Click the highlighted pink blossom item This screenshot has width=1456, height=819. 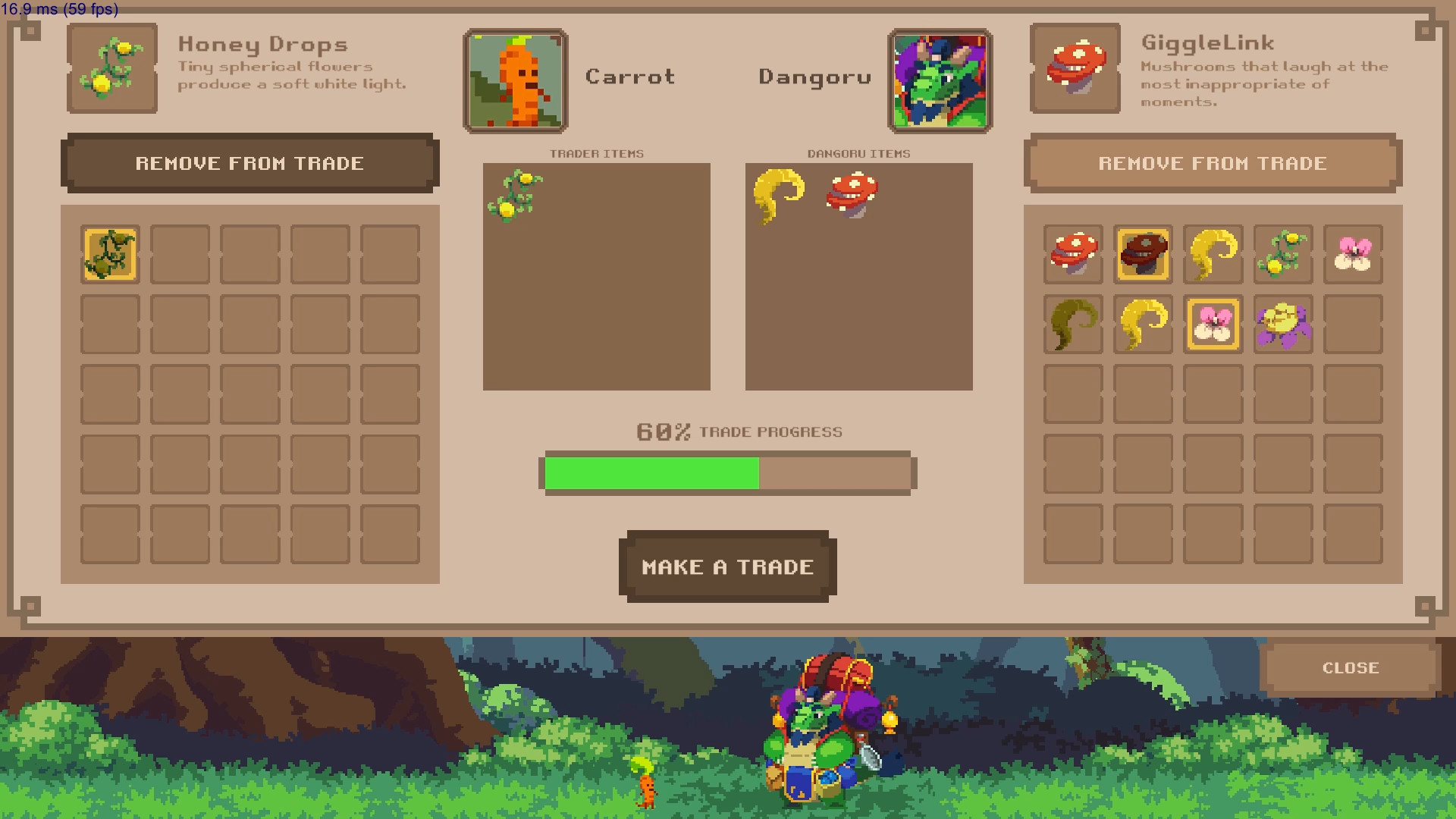[x=1213, y=325]
